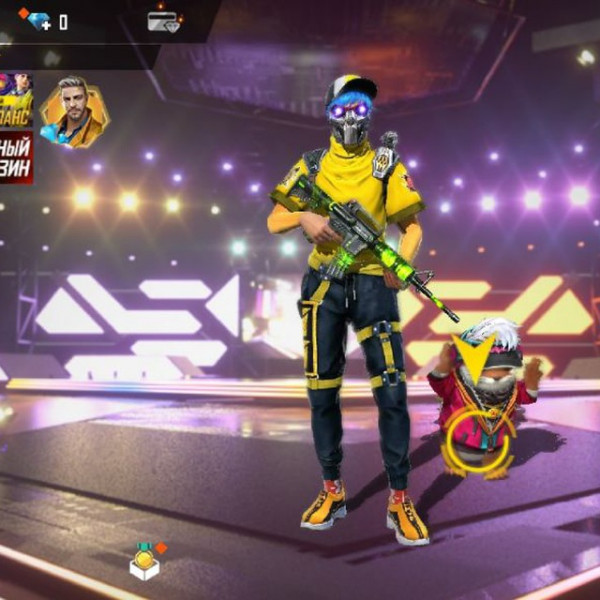
Task: Open the gold medal rewards box icon
Action: point(146,562)
